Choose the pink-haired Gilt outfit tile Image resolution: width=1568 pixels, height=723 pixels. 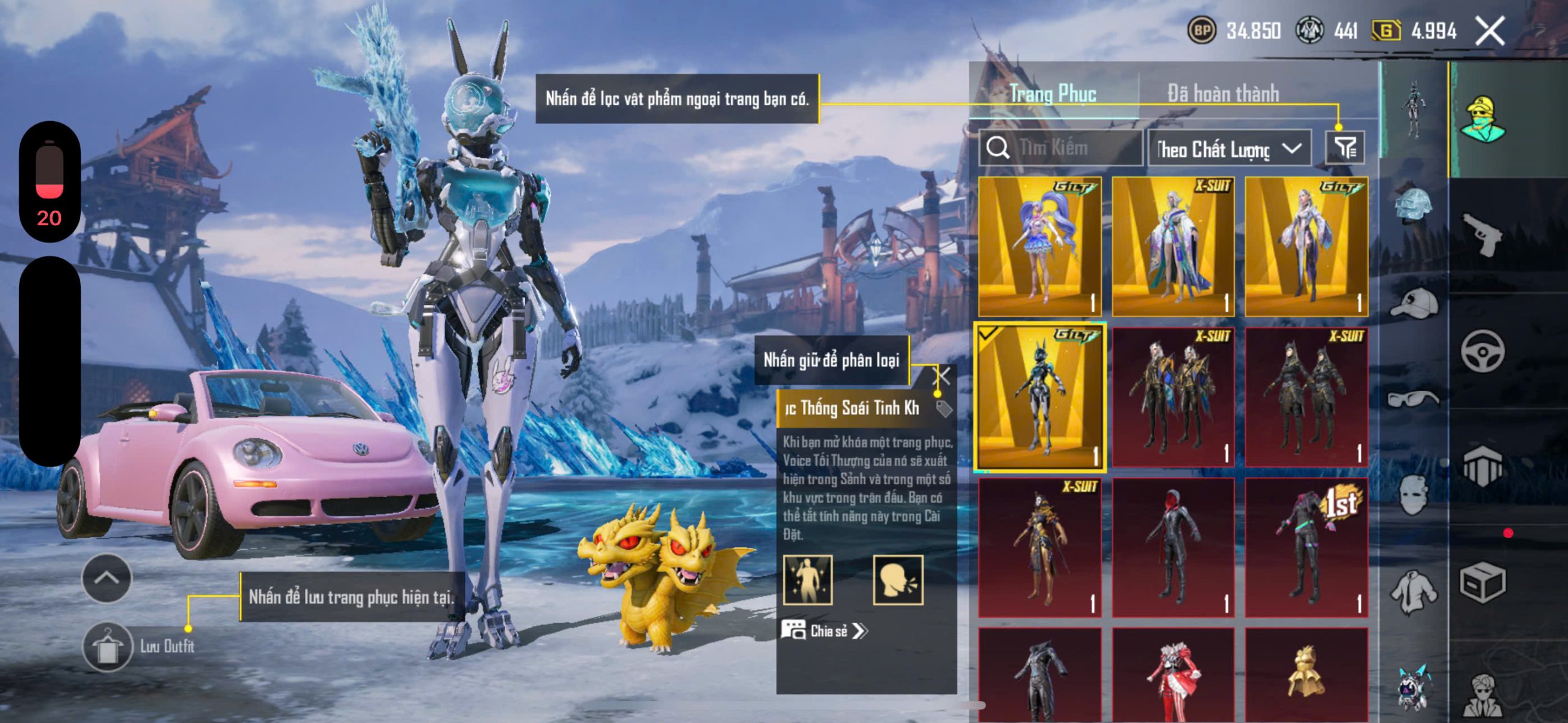[1040, 246]
